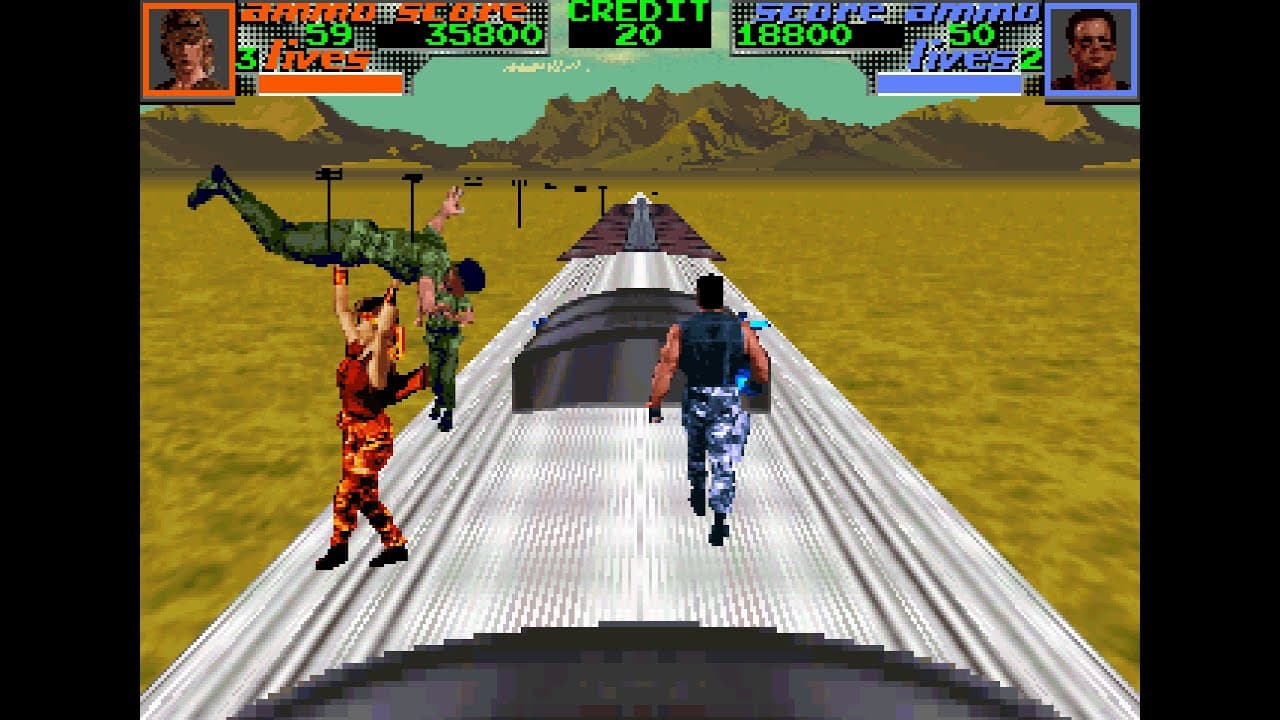Click the player character running on the train
The height and width of the screenshot is (720, 1280).
pyautogui.click(x=715, y=400)
